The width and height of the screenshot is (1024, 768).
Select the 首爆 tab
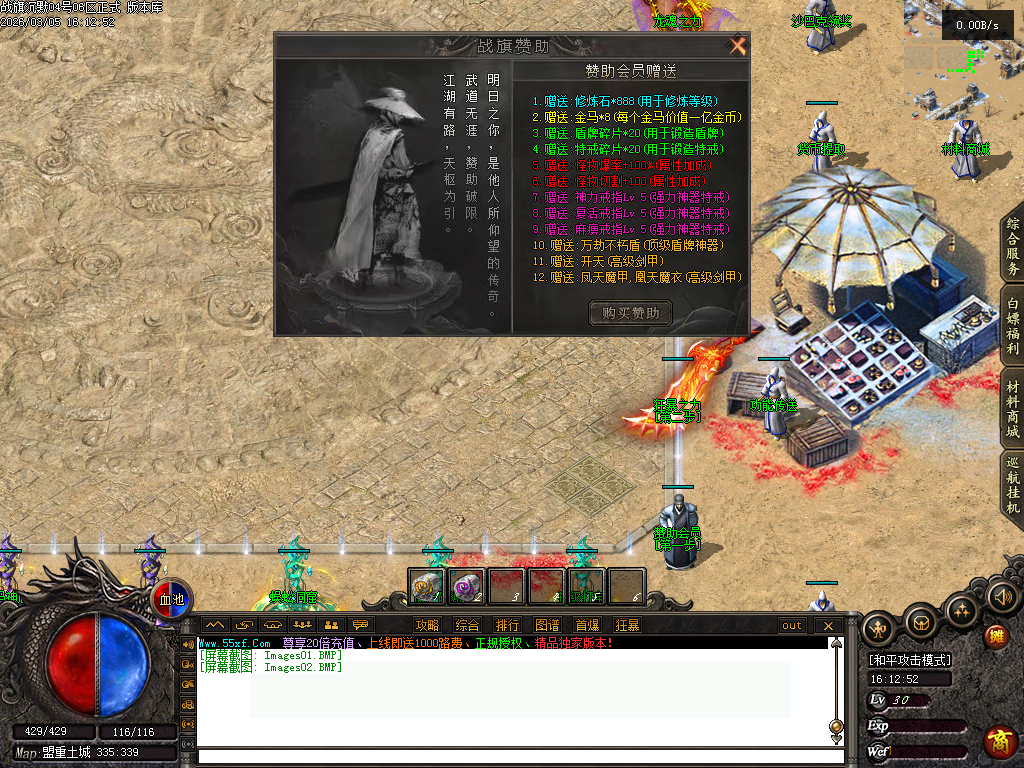pyautogui.click(x=587, y=625)
